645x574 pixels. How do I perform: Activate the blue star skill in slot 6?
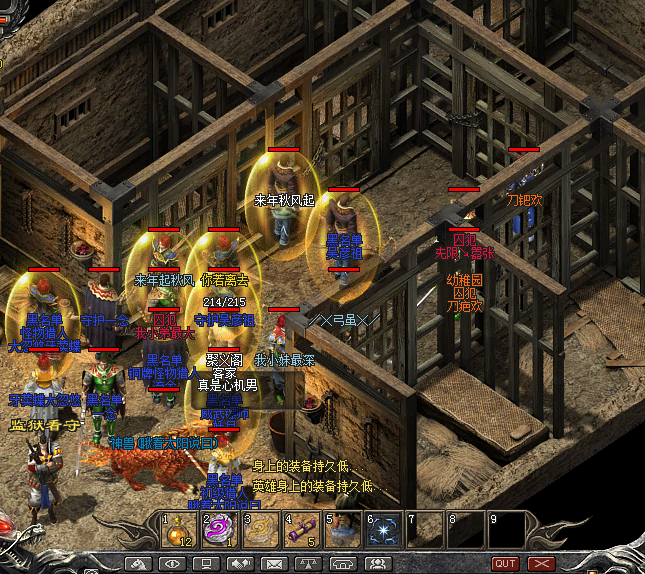point(383,530)
